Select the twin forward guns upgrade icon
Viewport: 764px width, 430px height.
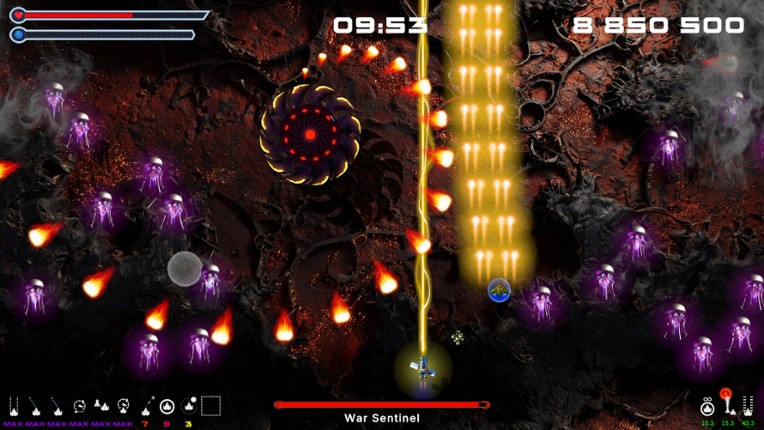pyautogui.click(x=14, y=406)
